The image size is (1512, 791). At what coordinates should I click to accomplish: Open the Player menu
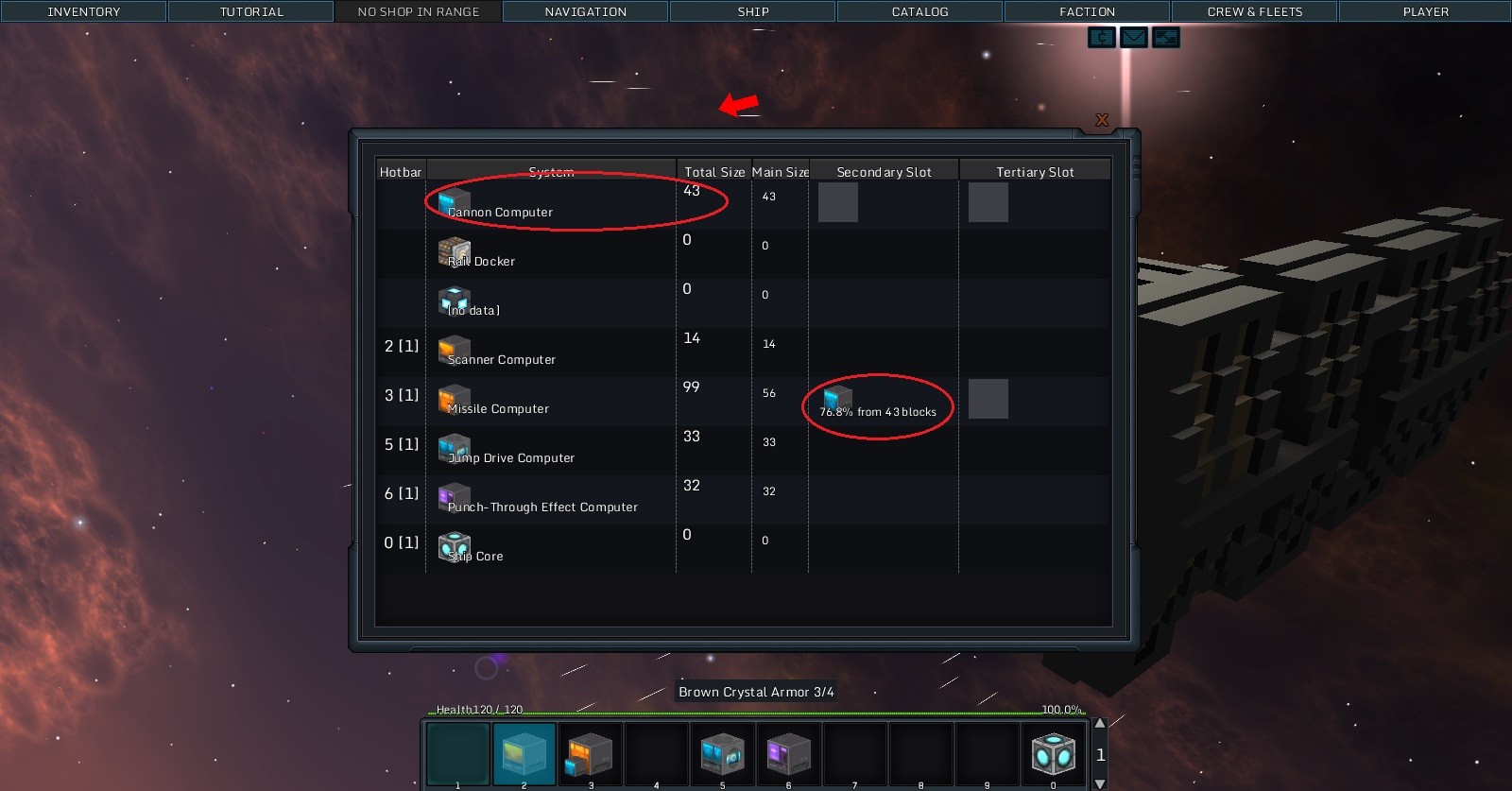(1425, 11)
